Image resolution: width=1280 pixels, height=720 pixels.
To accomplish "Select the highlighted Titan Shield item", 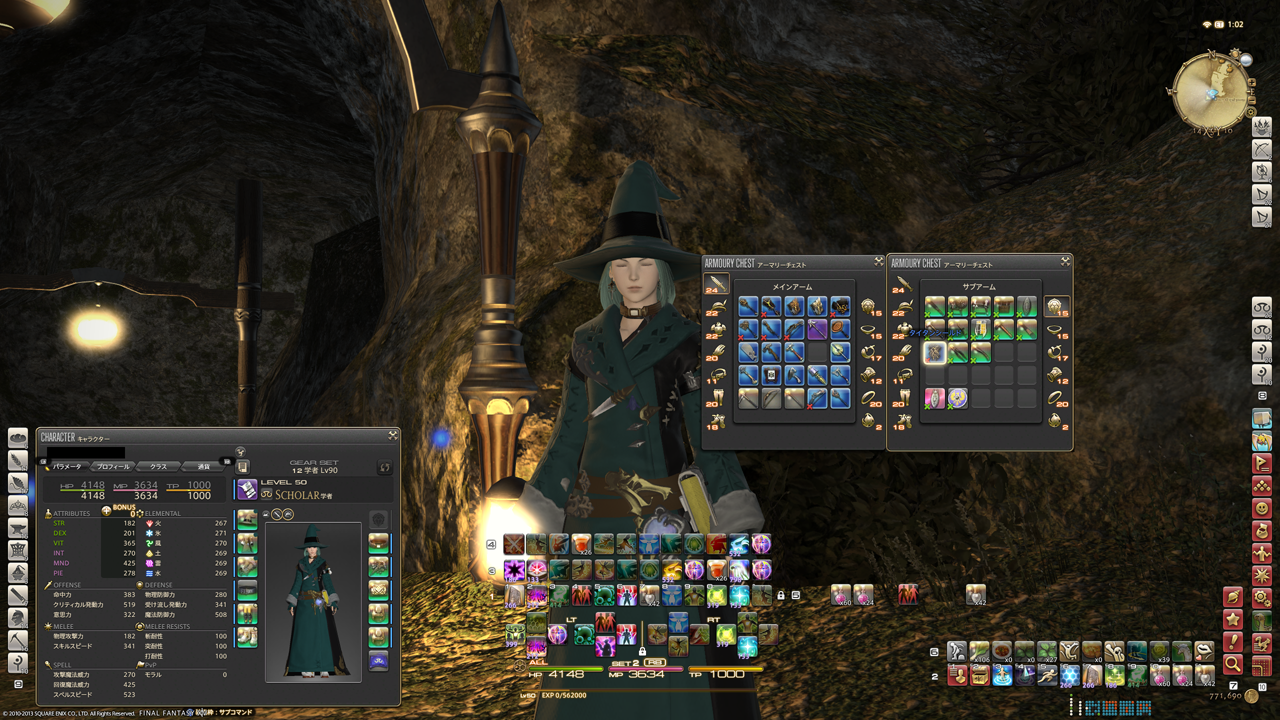I will (935, 352).
